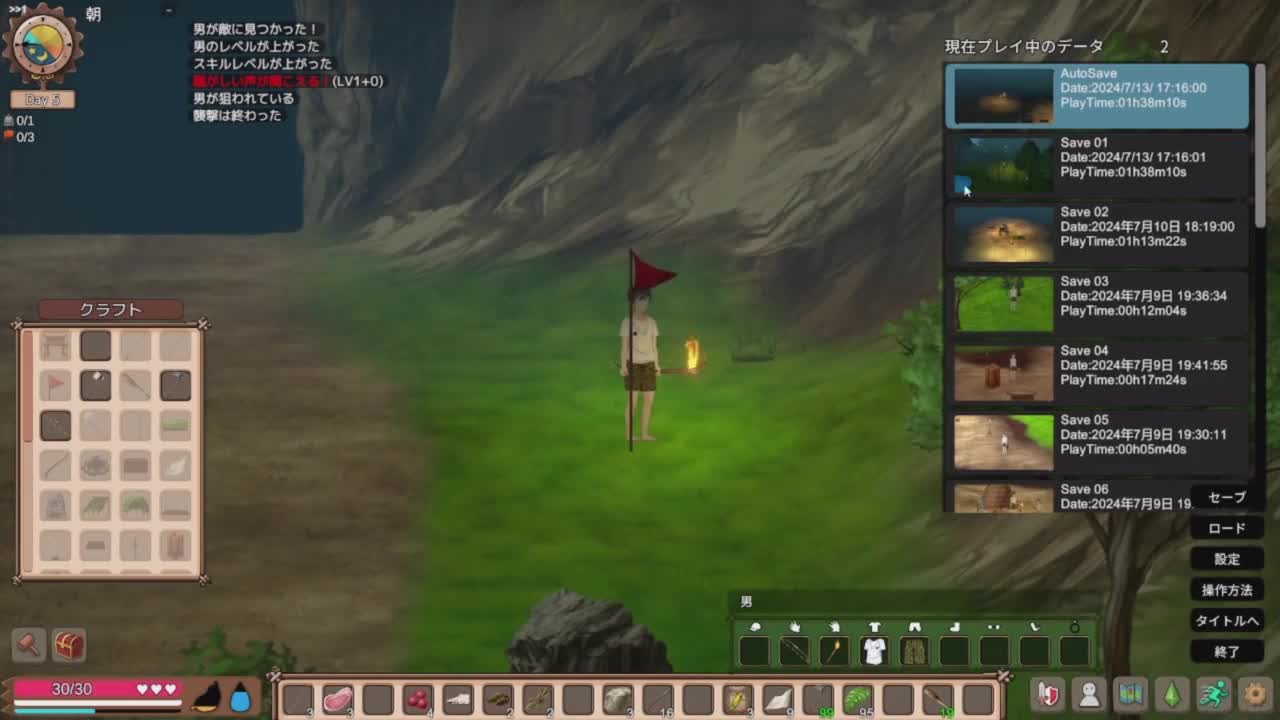The width and height of the screenshot is (1280, 720).
Task: Open the ロード (Load) menu
Action: click(1227, 528)
